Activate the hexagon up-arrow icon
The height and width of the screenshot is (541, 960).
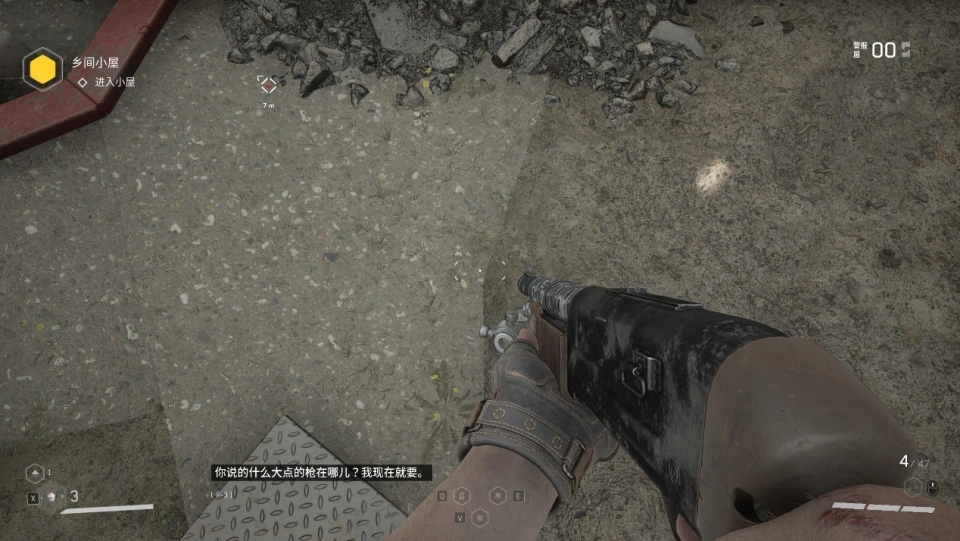35,473
